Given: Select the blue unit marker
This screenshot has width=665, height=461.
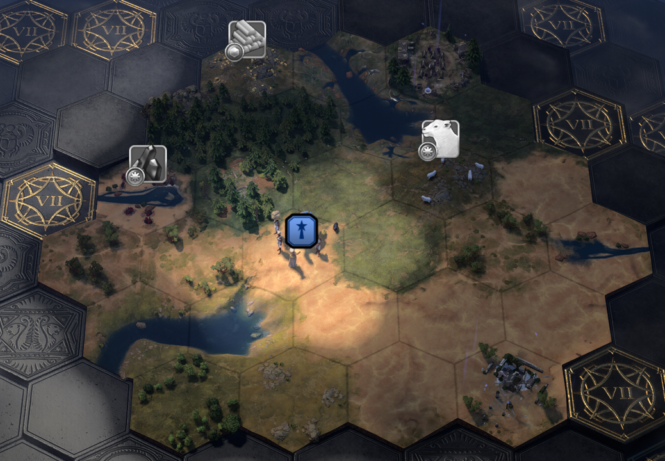Looking at the screenshot, I should [x=301, y=230].
